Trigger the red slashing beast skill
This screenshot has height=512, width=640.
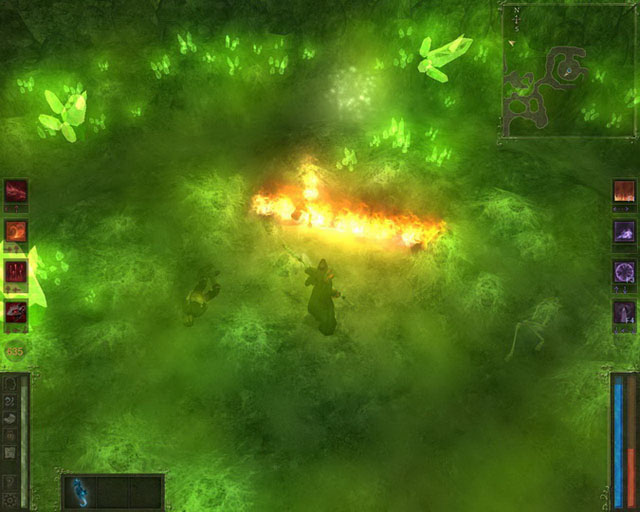(x=17, y=312)
